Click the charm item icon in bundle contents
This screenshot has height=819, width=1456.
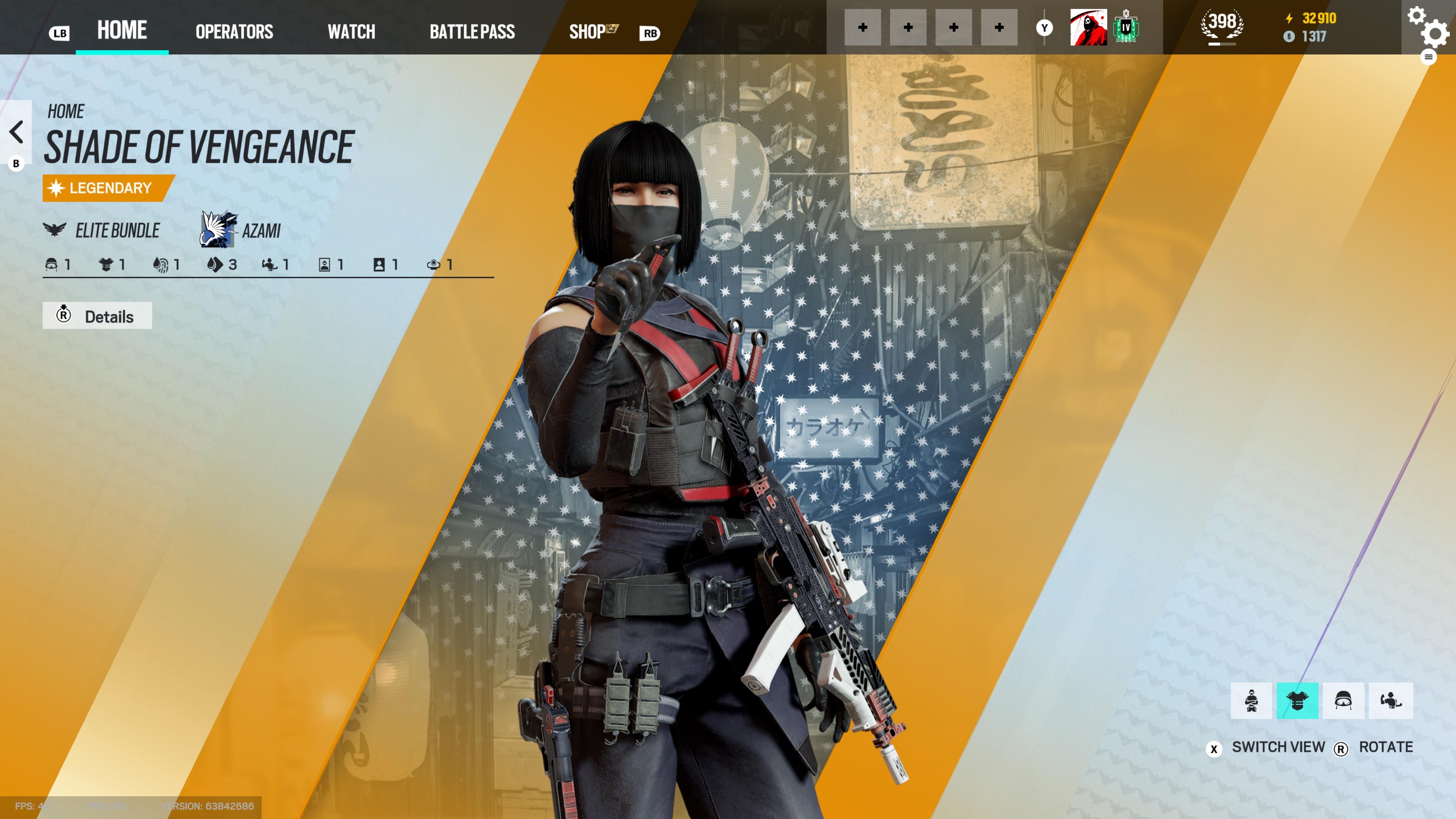point(433,265)
